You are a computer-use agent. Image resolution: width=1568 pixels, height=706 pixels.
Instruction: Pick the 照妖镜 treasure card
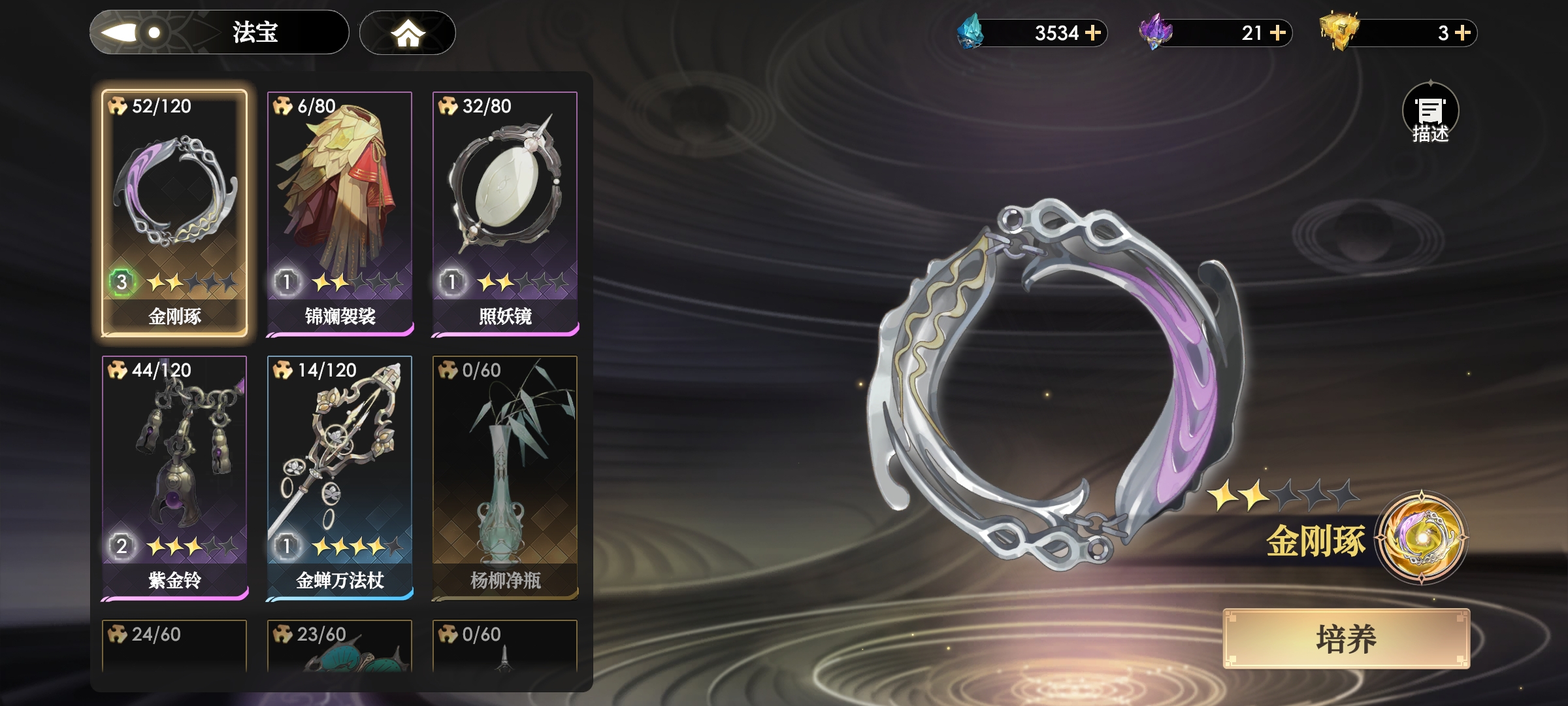505,213
